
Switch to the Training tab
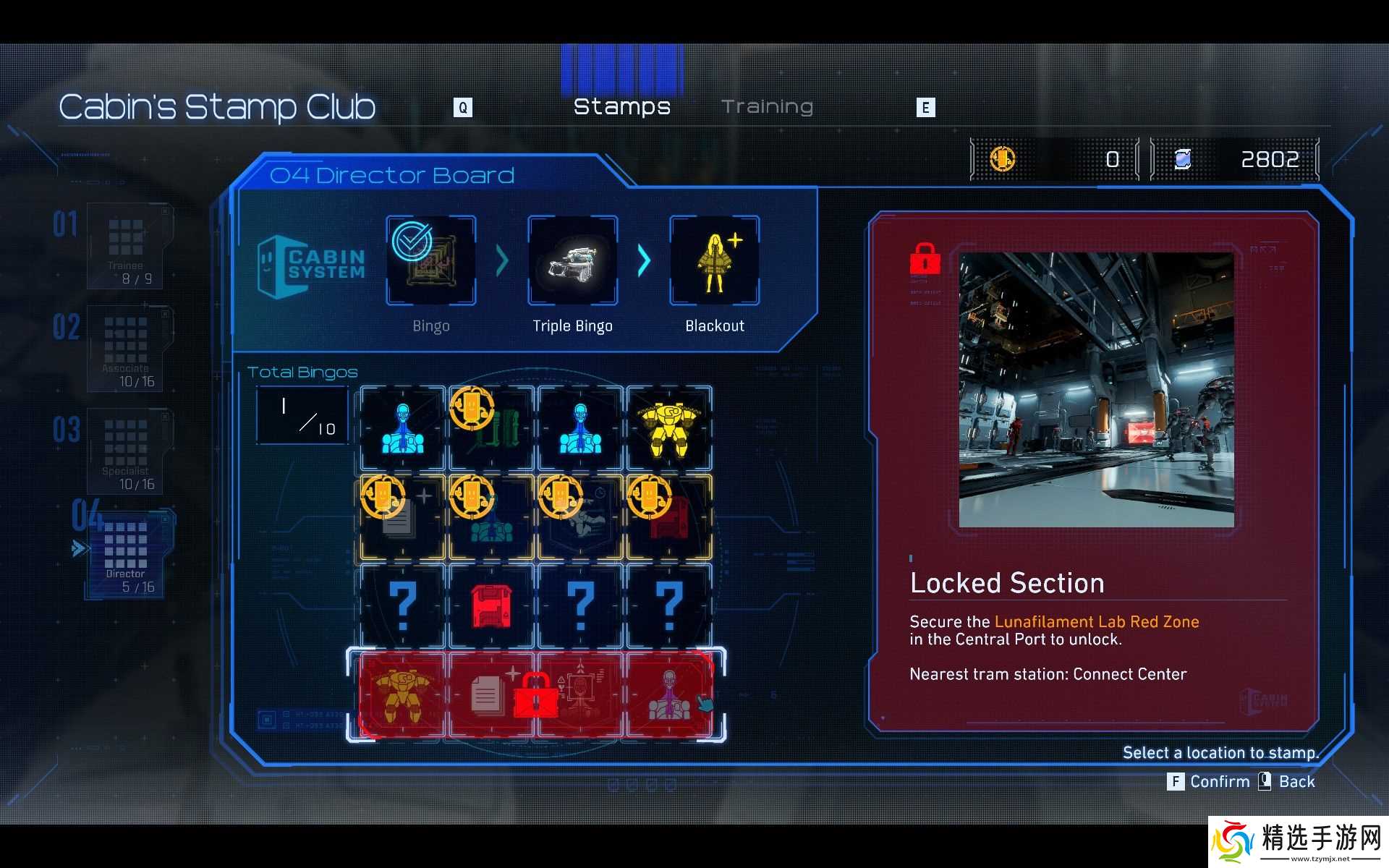pyautogui.click(x=767, y=107)
